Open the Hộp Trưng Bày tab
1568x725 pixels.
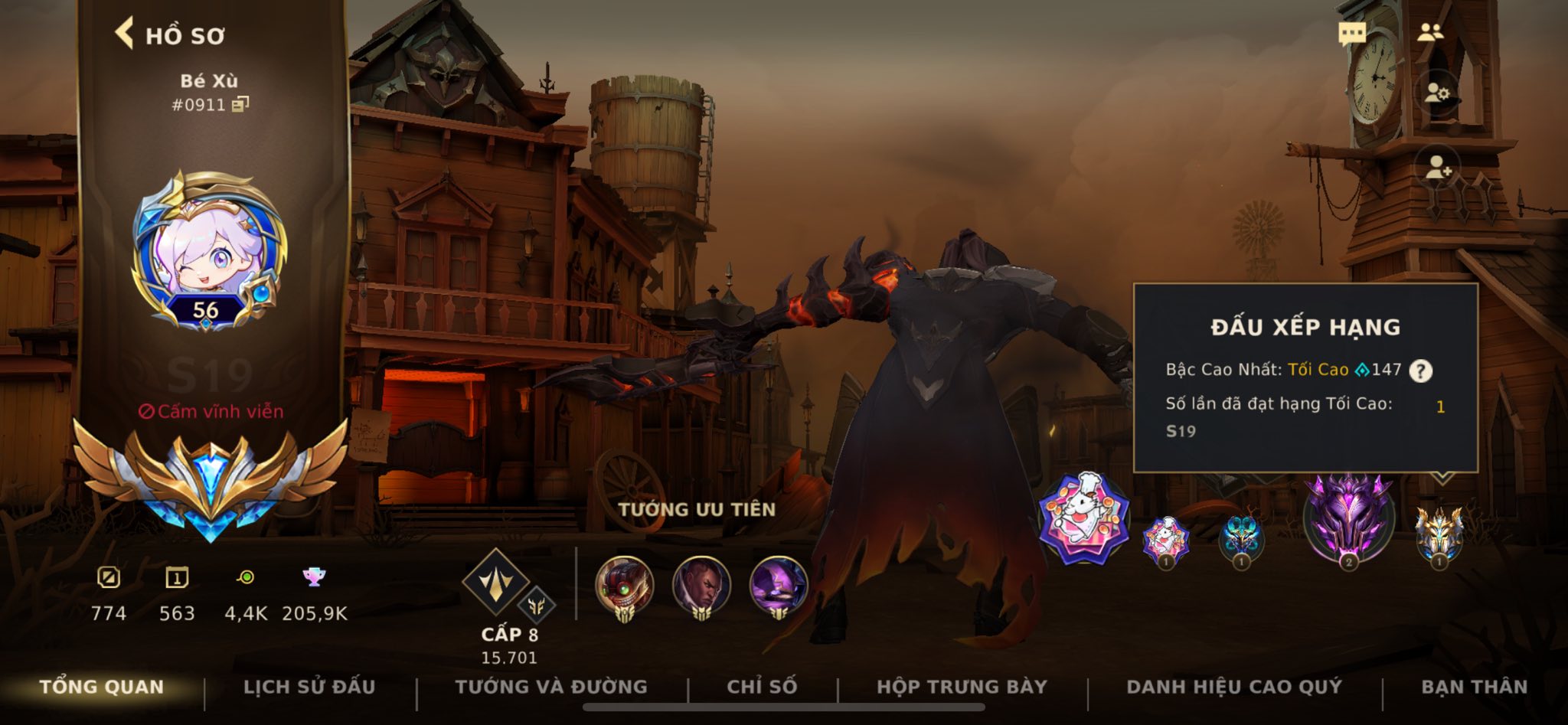tap(962, 687)
